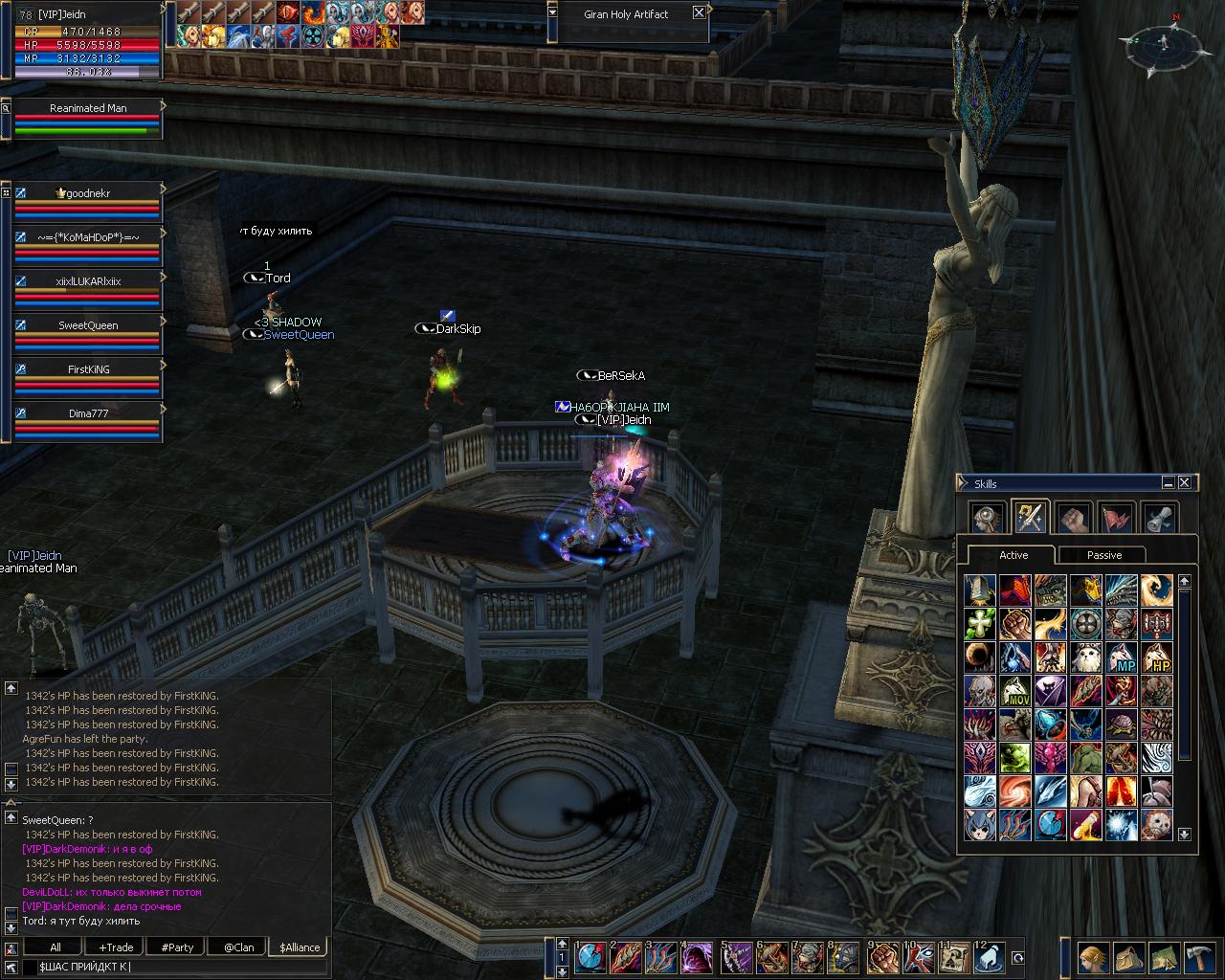Use the clenched fist skill in hotbar slot 9
1225x980 pixels.
pyautogui.click(x=882, y=957)
